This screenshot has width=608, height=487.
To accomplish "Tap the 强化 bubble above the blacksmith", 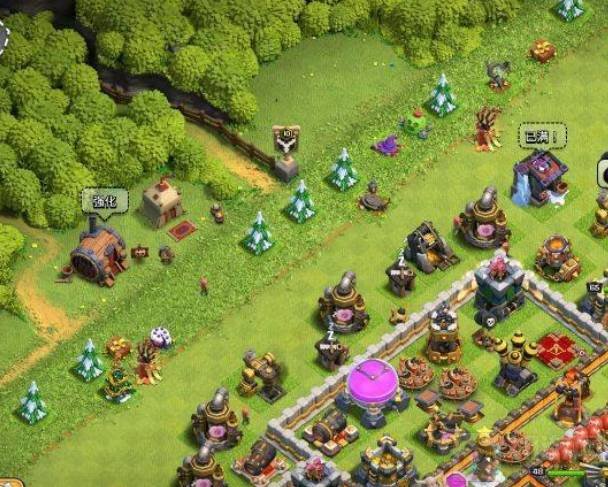I will click(104, 199).
